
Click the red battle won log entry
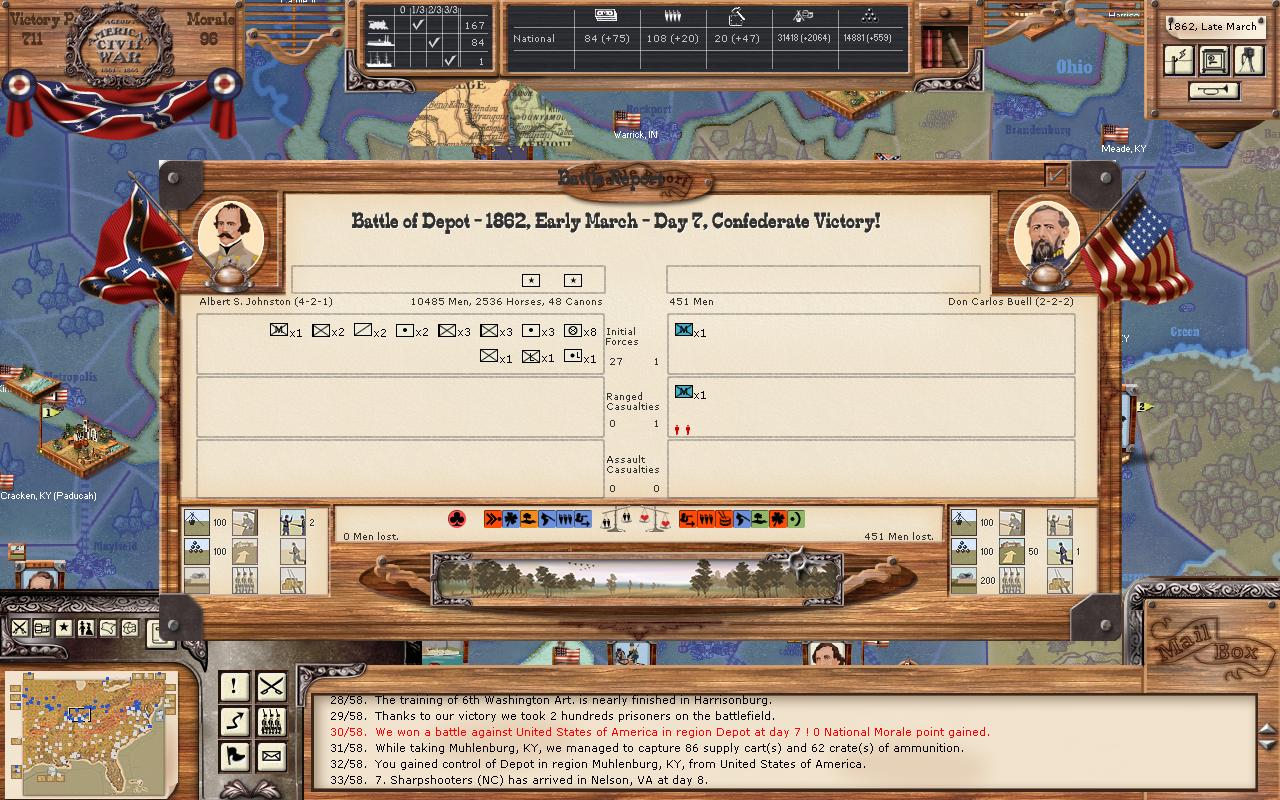click(x=682, y=732)
